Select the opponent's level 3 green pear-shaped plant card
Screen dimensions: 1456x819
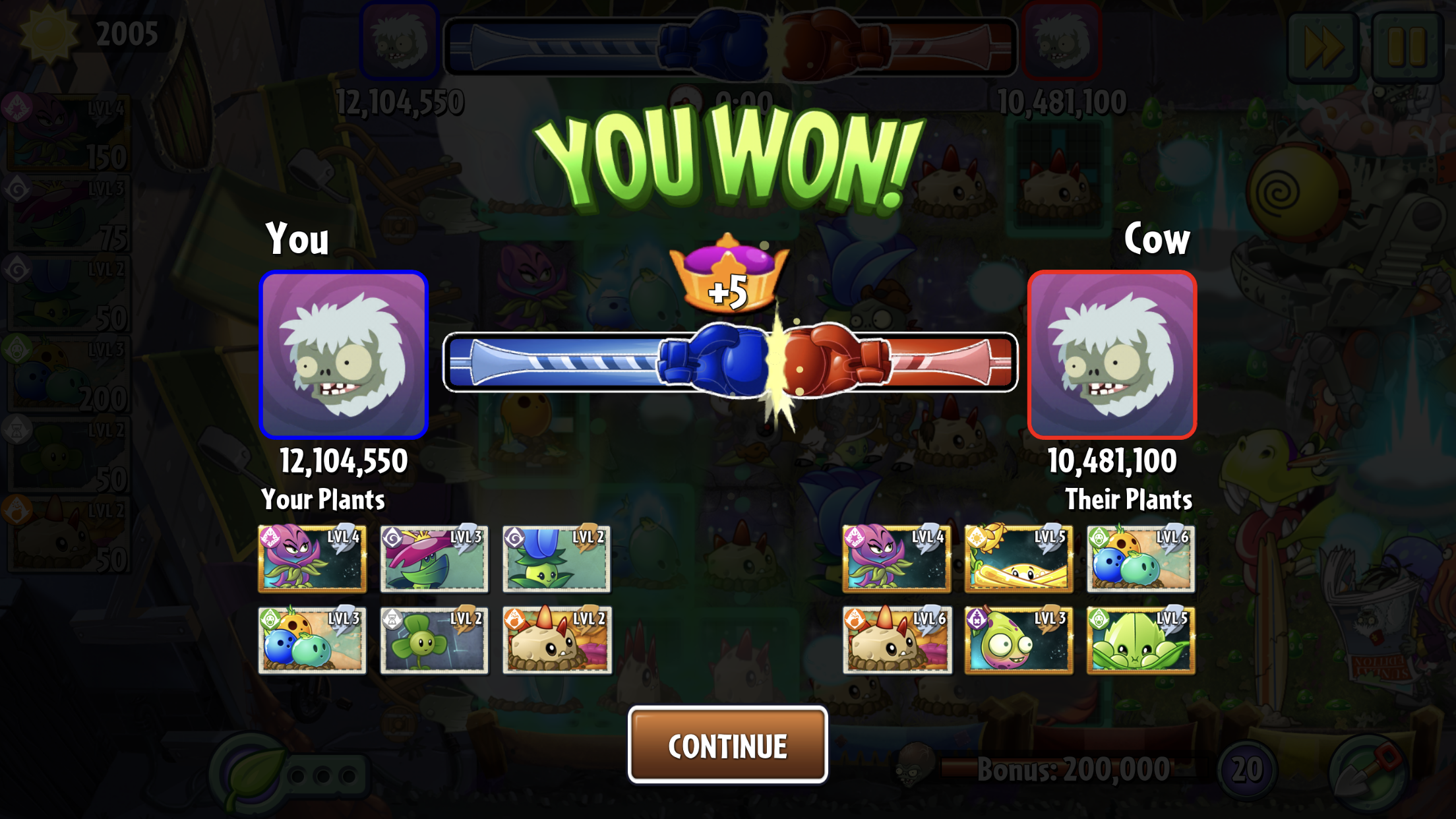pyautogui.click(x=1018, y=640)
